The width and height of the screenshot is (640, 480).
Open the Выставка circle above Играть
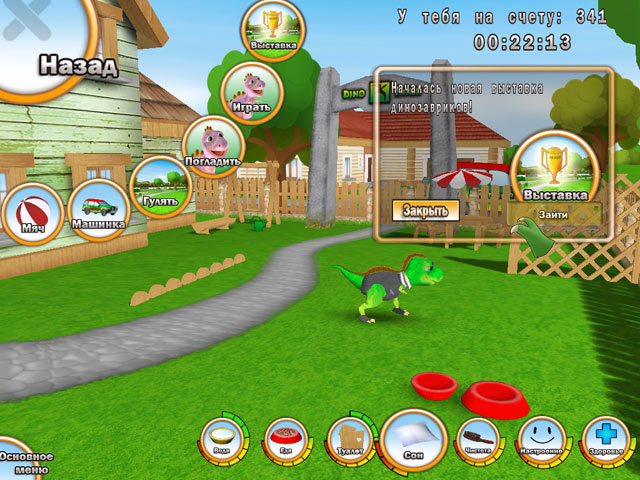pos(272,31)
